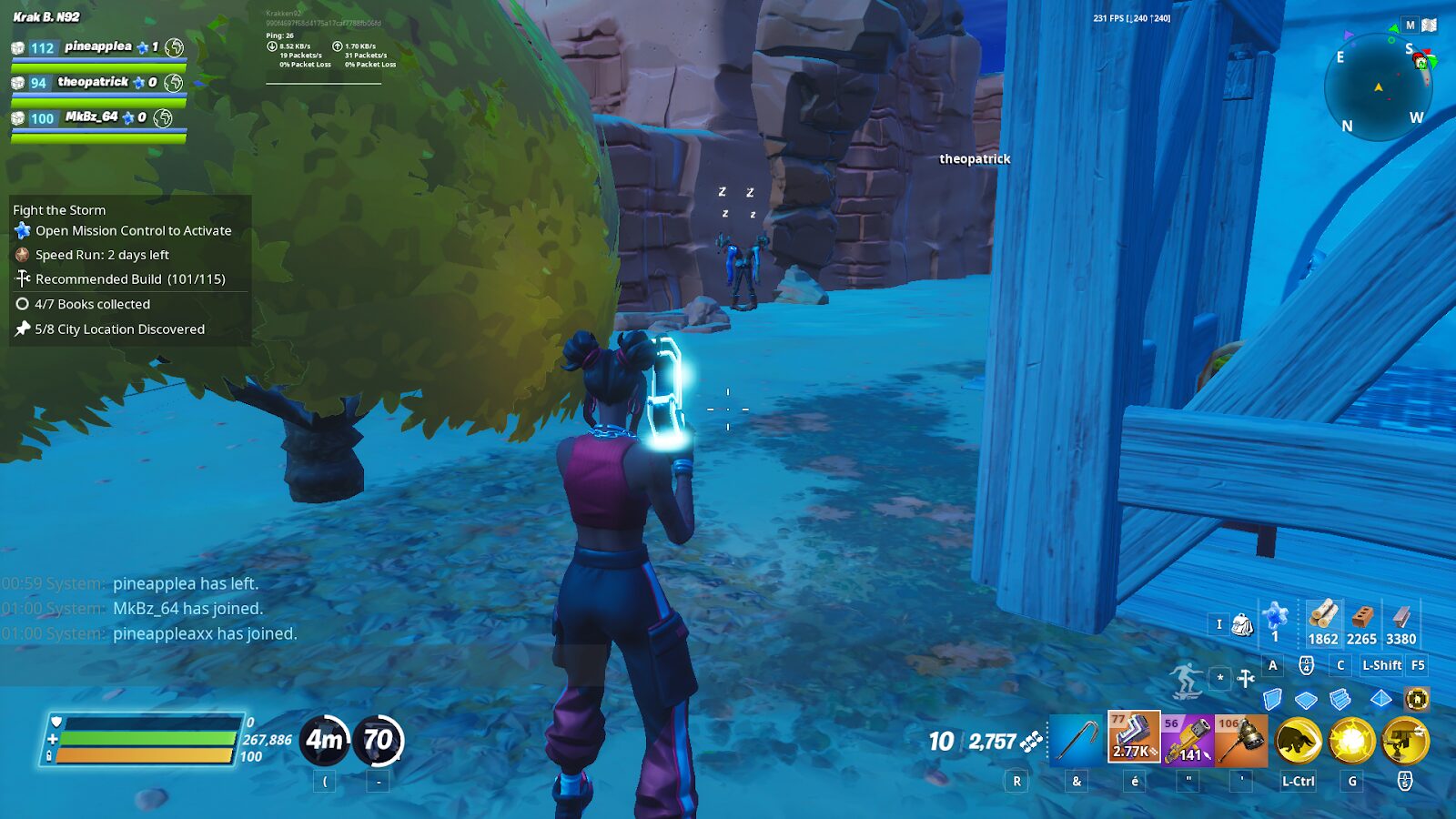Choose the pyramid roof building piece
The width and height of the screenshot is (1456, 819).
coord(1380,699)
